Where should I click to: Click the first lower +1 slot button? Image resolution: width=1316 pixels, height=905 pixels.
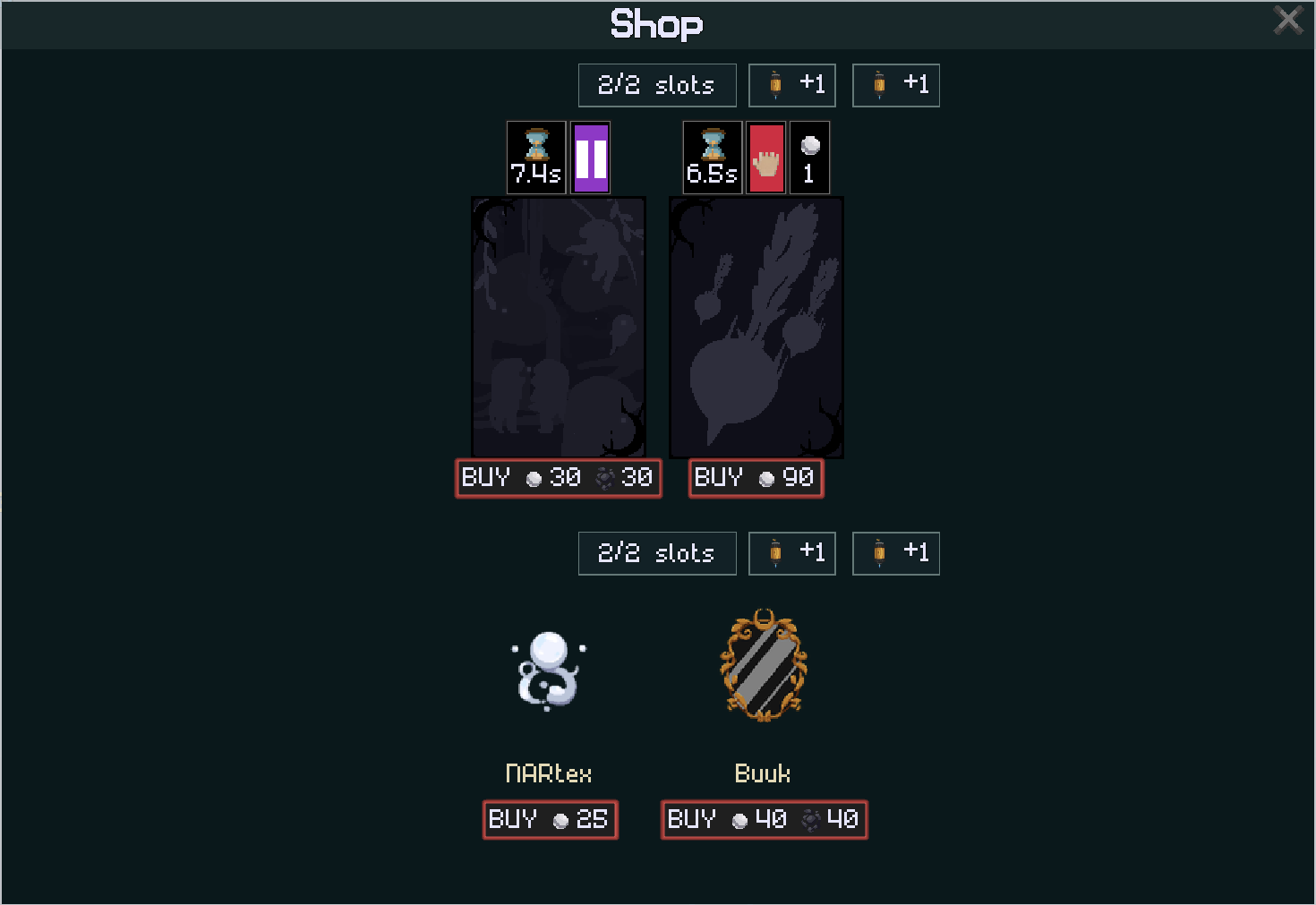(x=791, y=552)
